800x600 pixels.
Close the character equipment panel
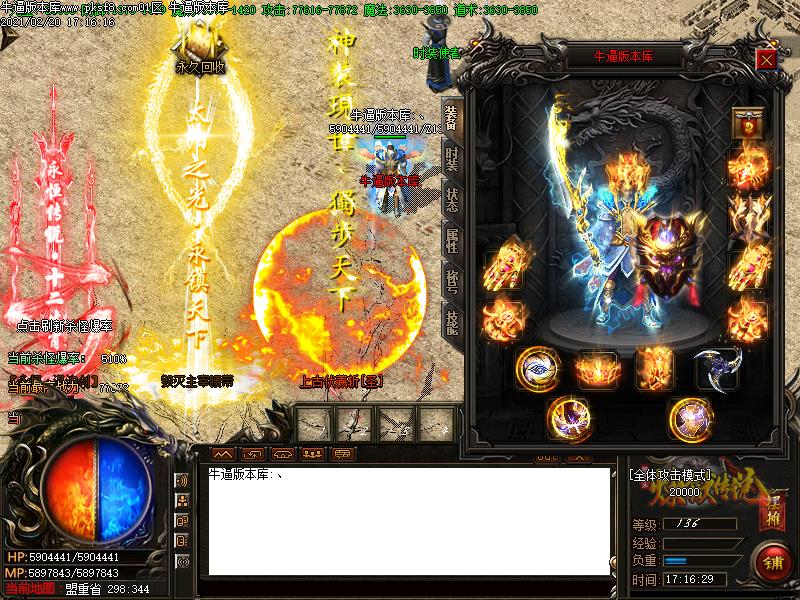(766, 59)
